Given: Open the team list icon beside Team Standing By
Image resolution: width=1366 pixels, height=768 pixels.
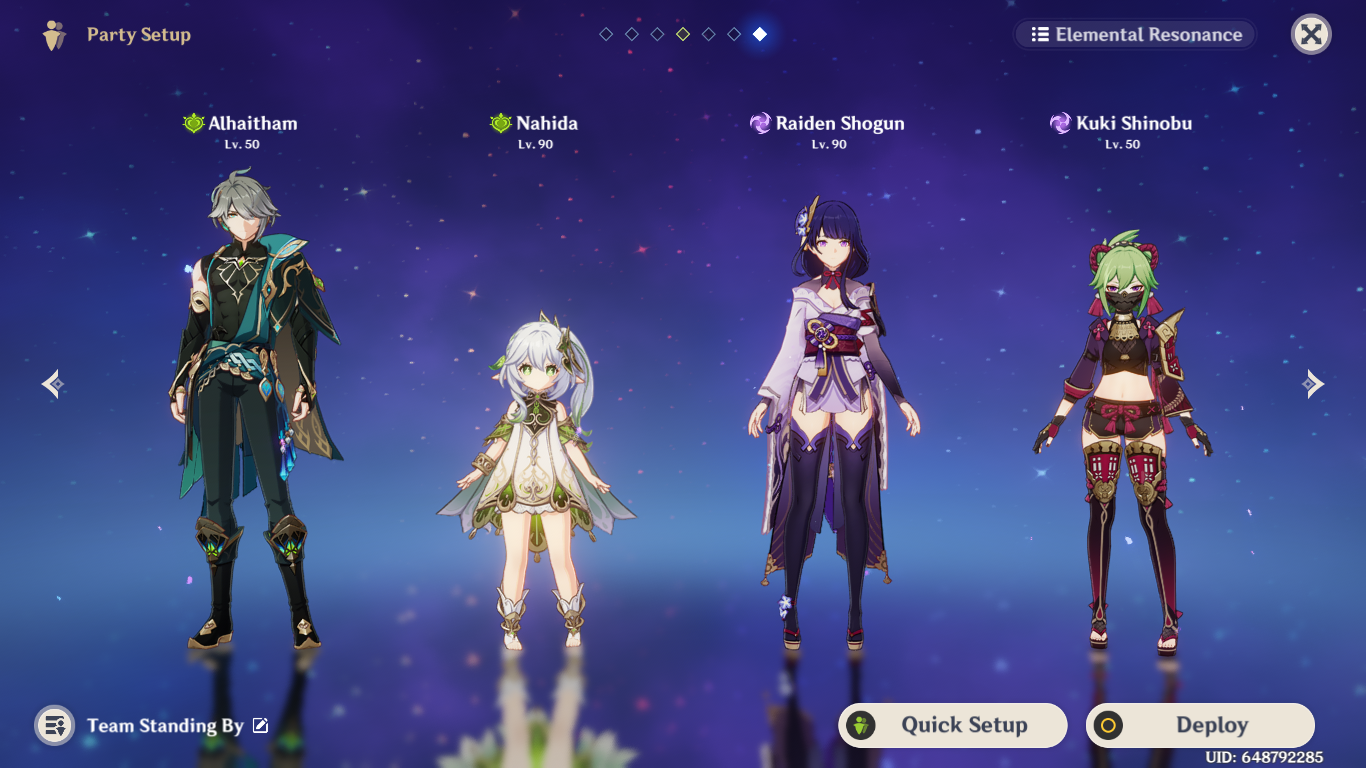Looking at the screenshot, I should (x=54, y=726).
